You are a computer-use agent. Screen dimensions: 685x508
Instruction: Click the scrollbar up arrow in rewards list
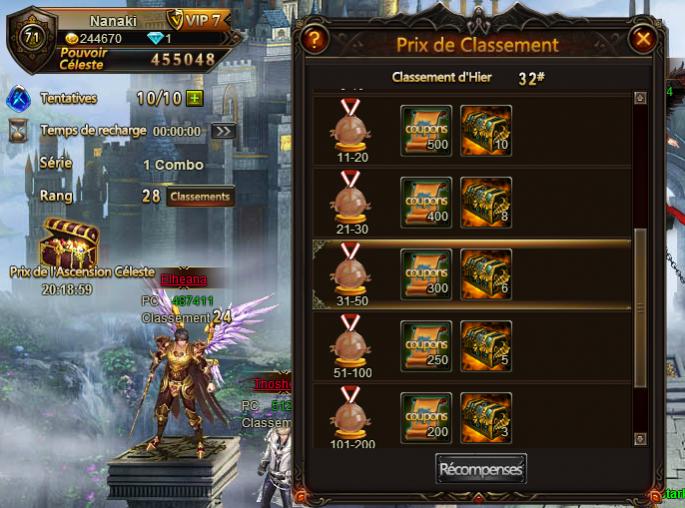tap(640, 98)
